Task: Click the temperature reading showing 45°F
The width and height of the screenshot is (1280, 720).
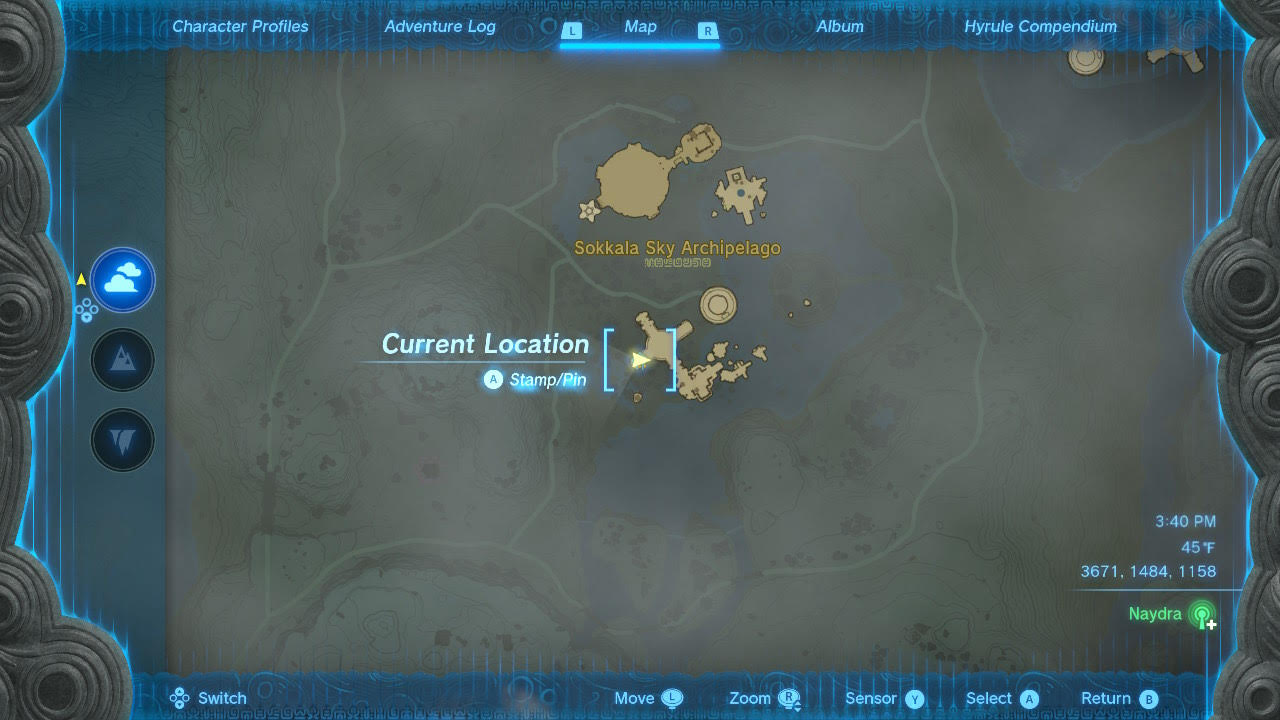Action: coord(1200,546)
